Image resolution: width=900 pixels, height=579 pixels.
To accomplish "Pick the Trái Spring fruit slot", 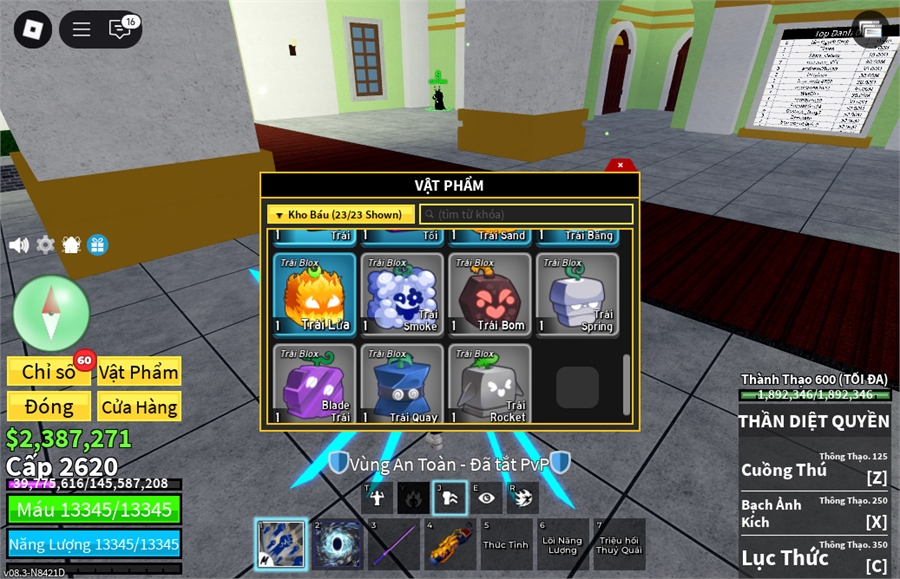I will coord(578,294).
